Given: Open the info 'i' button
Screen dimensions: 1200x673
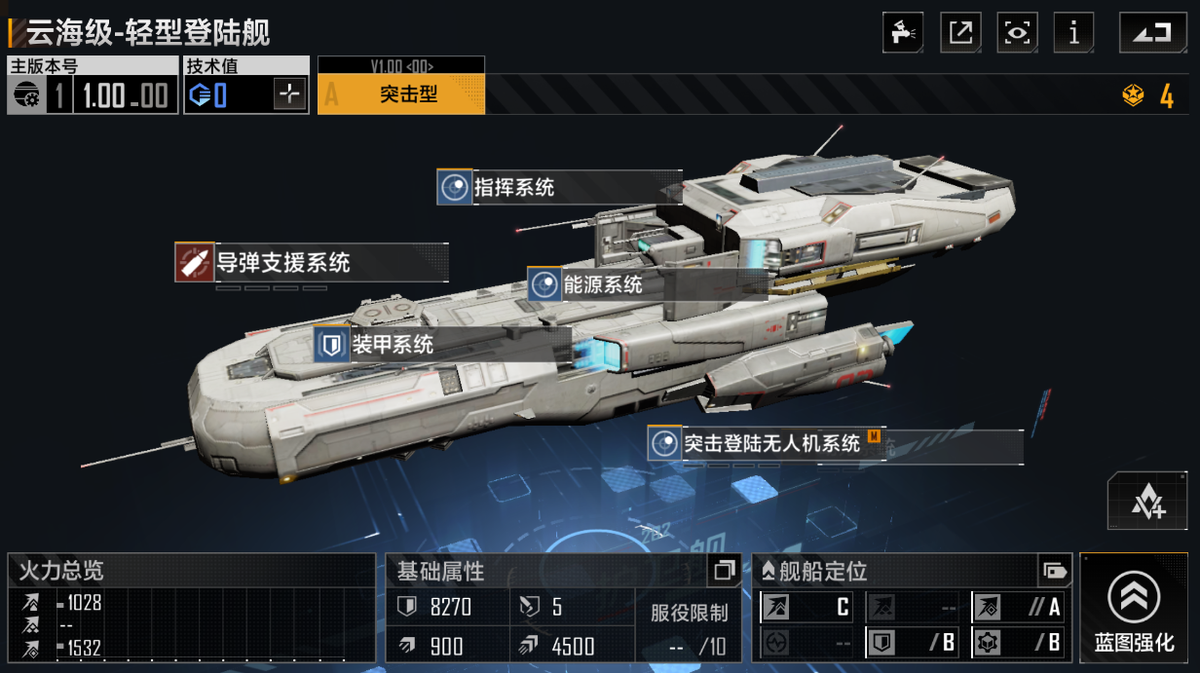Looking at the screenshot, I should (1074, 33).
